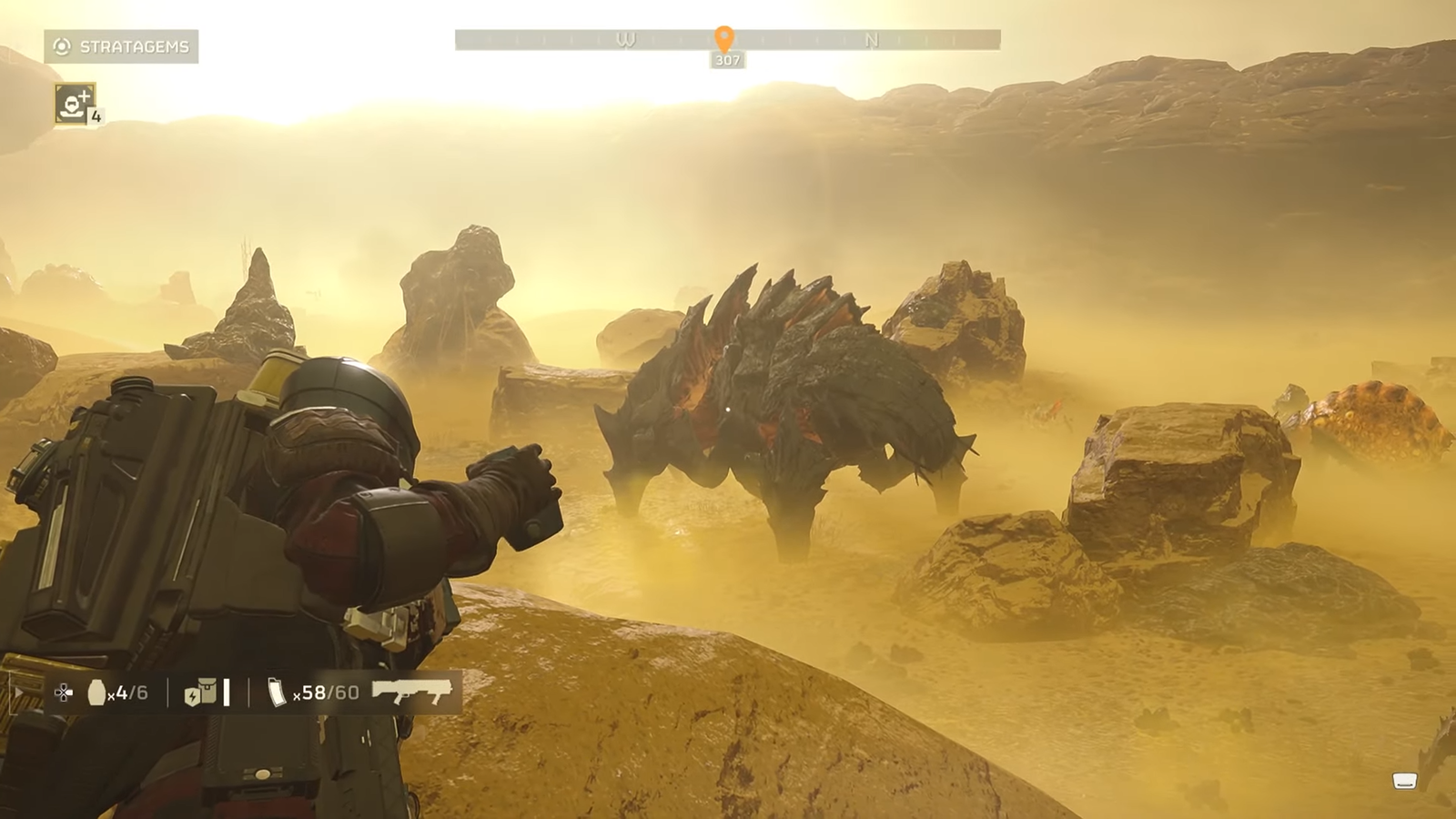Click the orange objective marker on compass
Screen dimensions: 1456x819
coord(724,38)
